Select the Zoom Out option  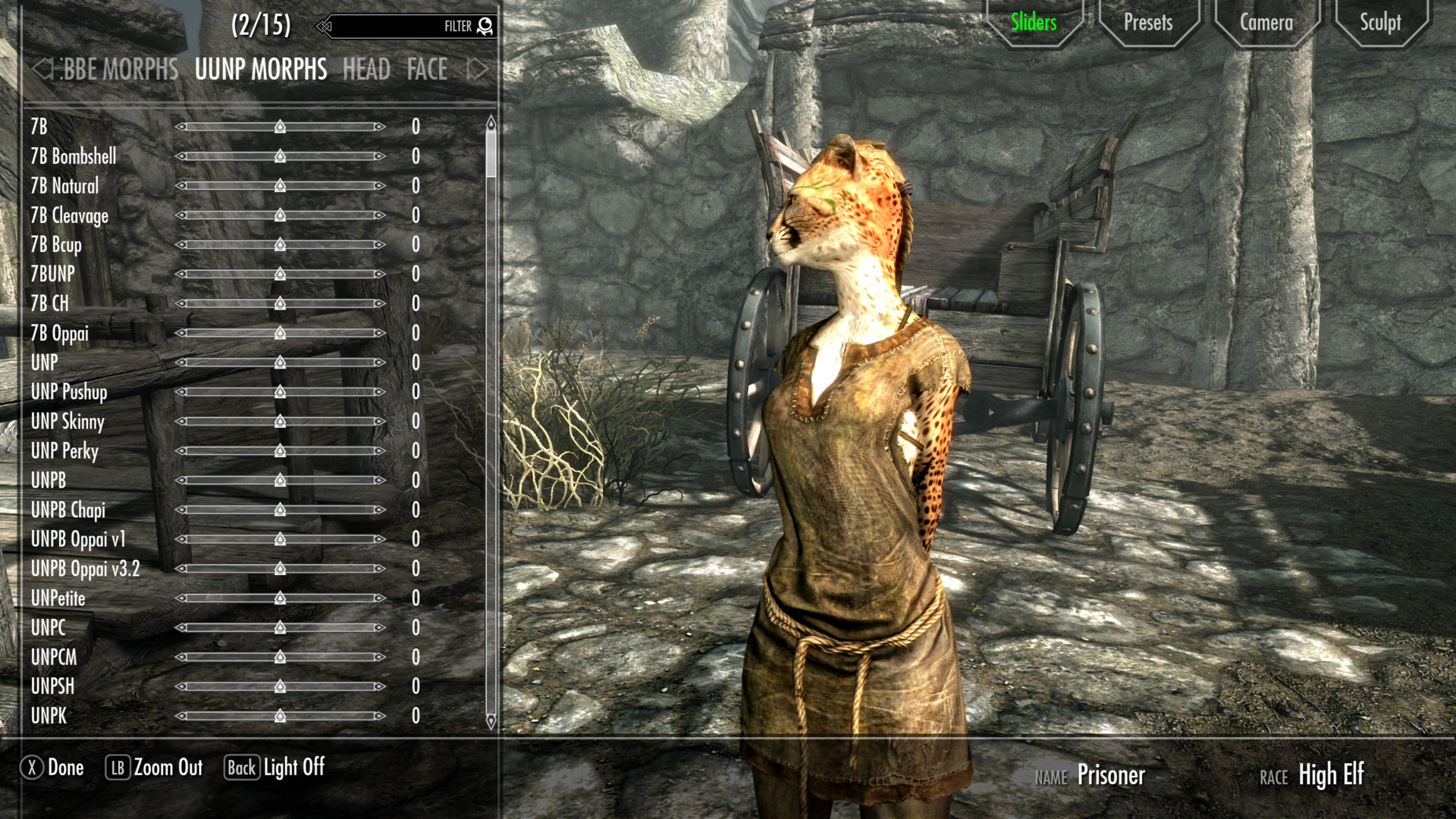pos(167,767)
